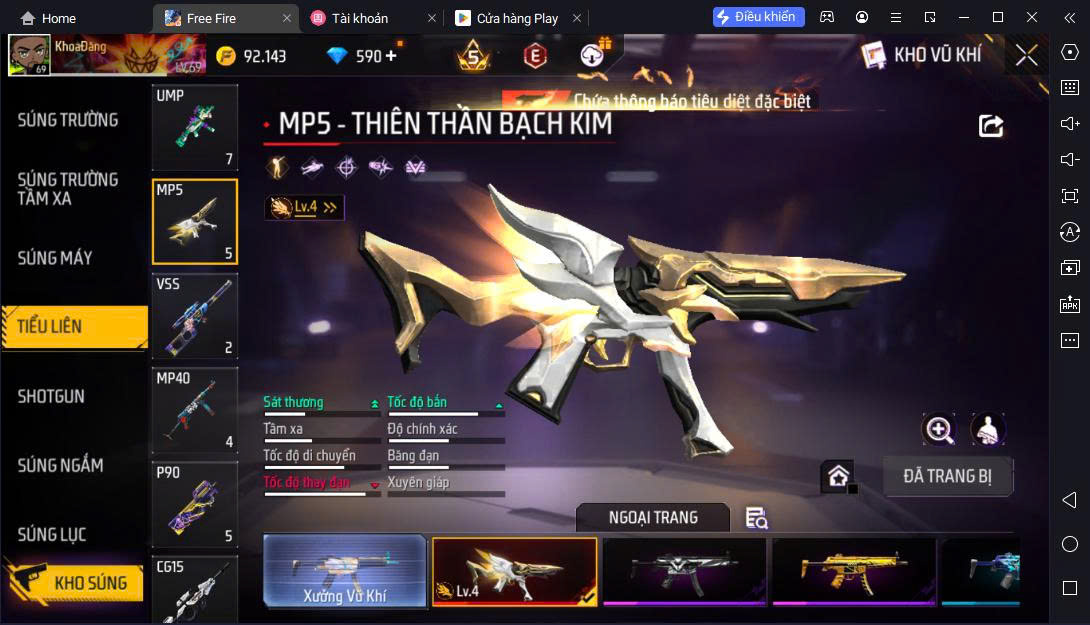Click the ĐÃ TRANG BỊ button

click(947, 476)
